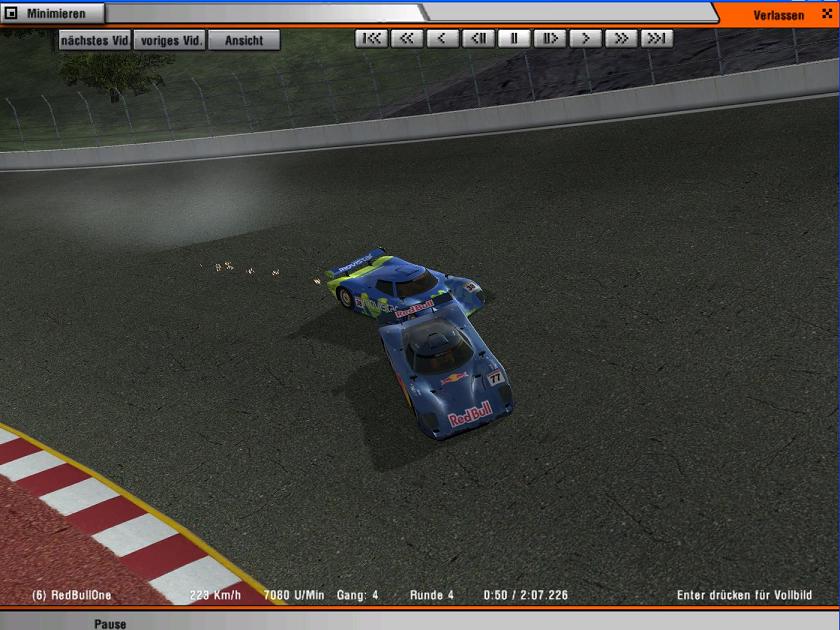Fast forward the replay
840x630 pixels.
tap(621, 39)
